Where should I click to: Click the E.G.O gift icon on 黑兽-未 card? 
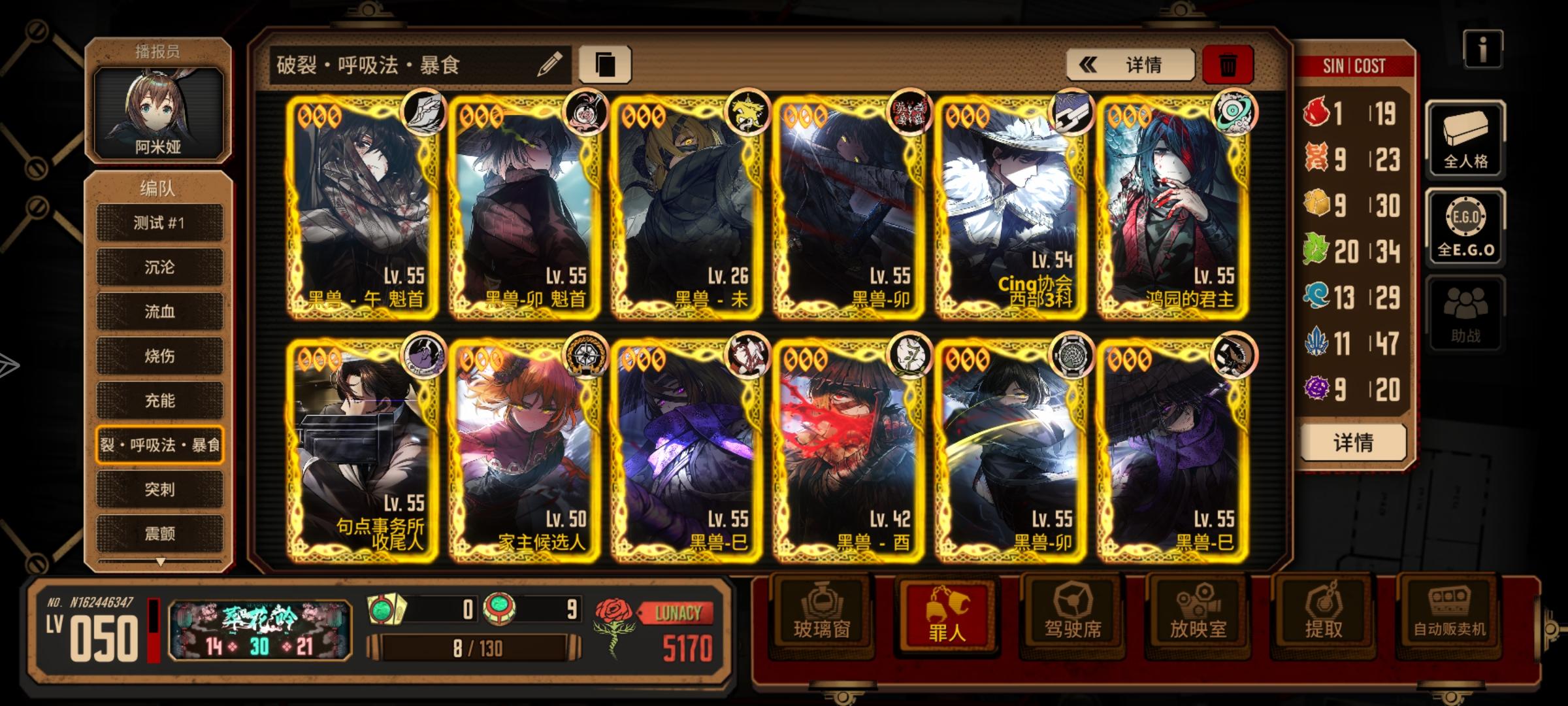pos(749,117)
